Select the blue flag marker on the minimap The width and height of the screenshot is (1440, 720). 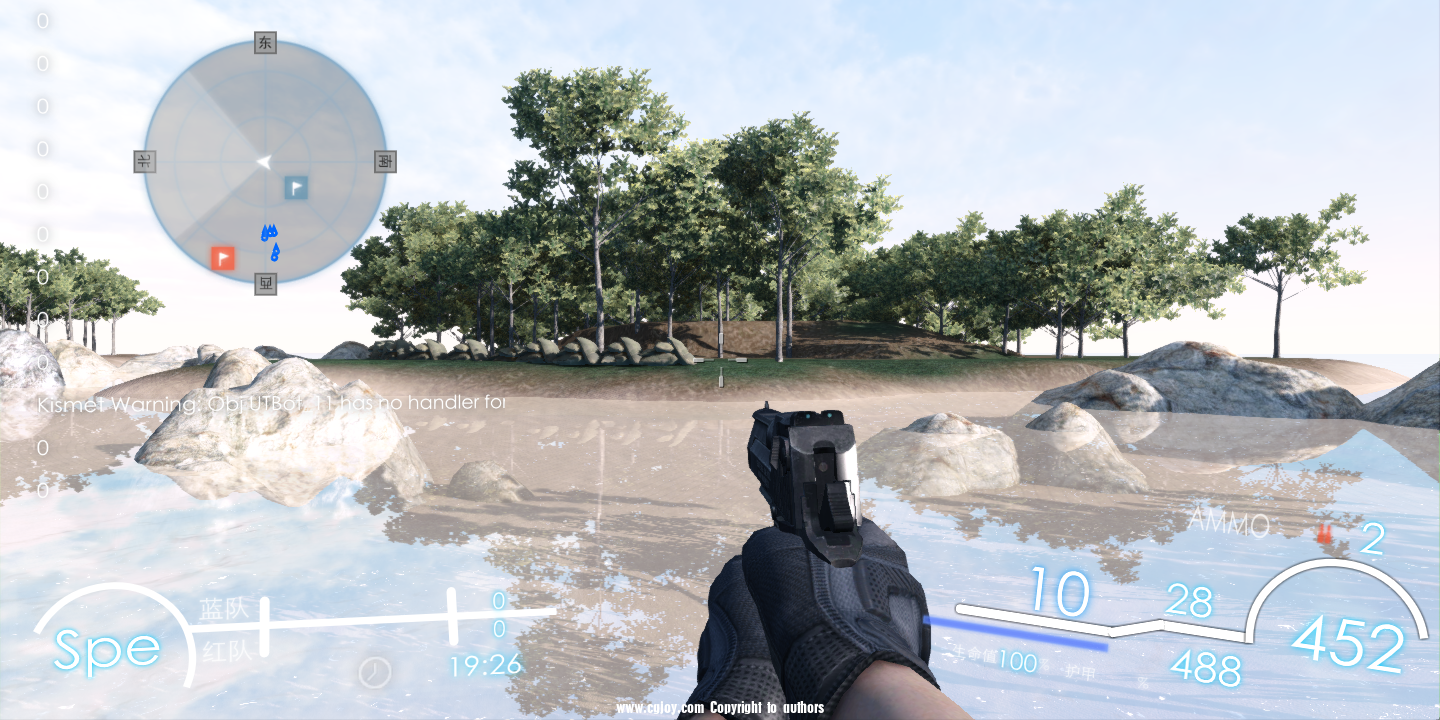(294, 187)
